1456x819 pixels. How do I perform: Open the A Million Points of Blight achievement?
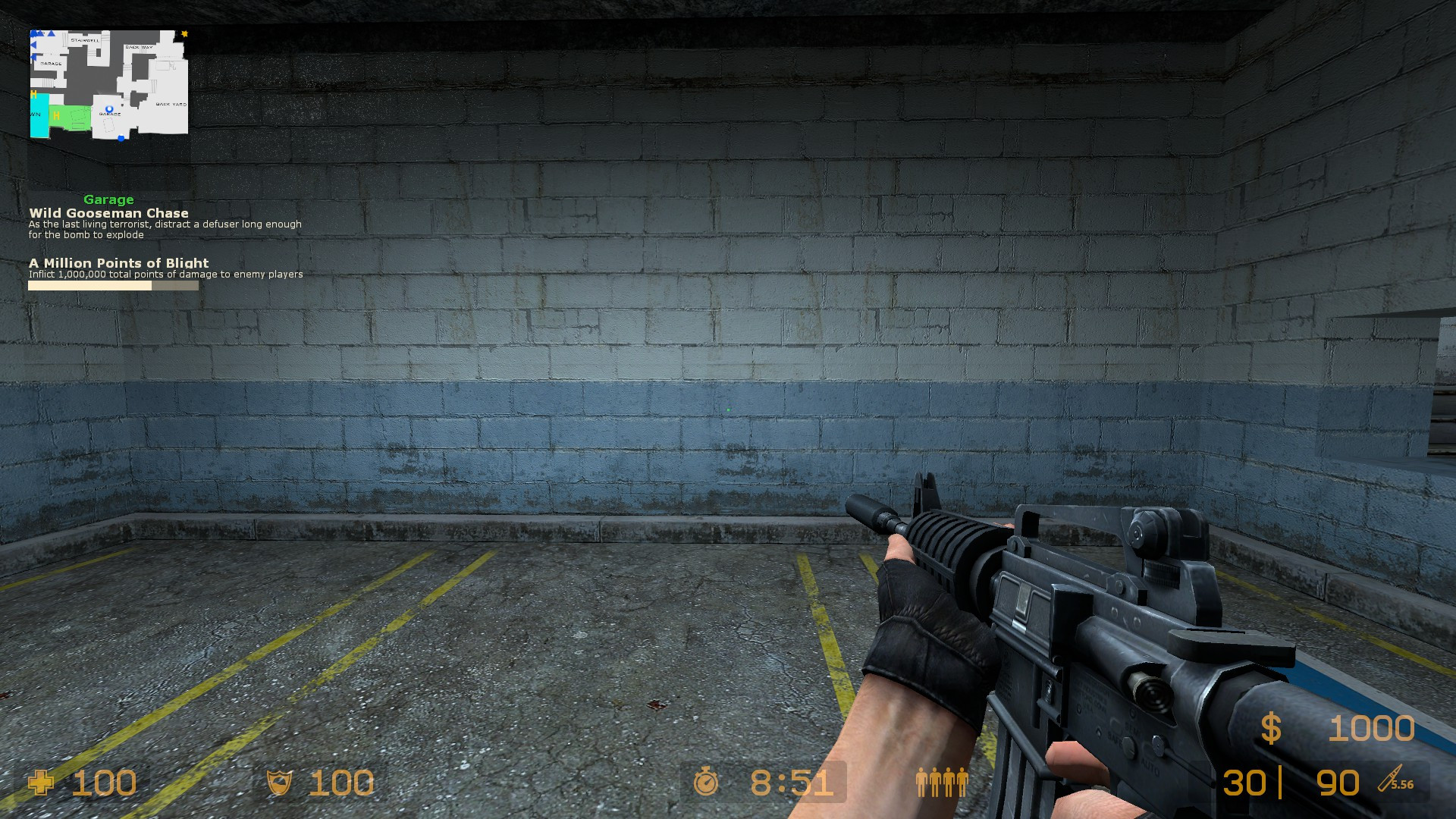118,262
